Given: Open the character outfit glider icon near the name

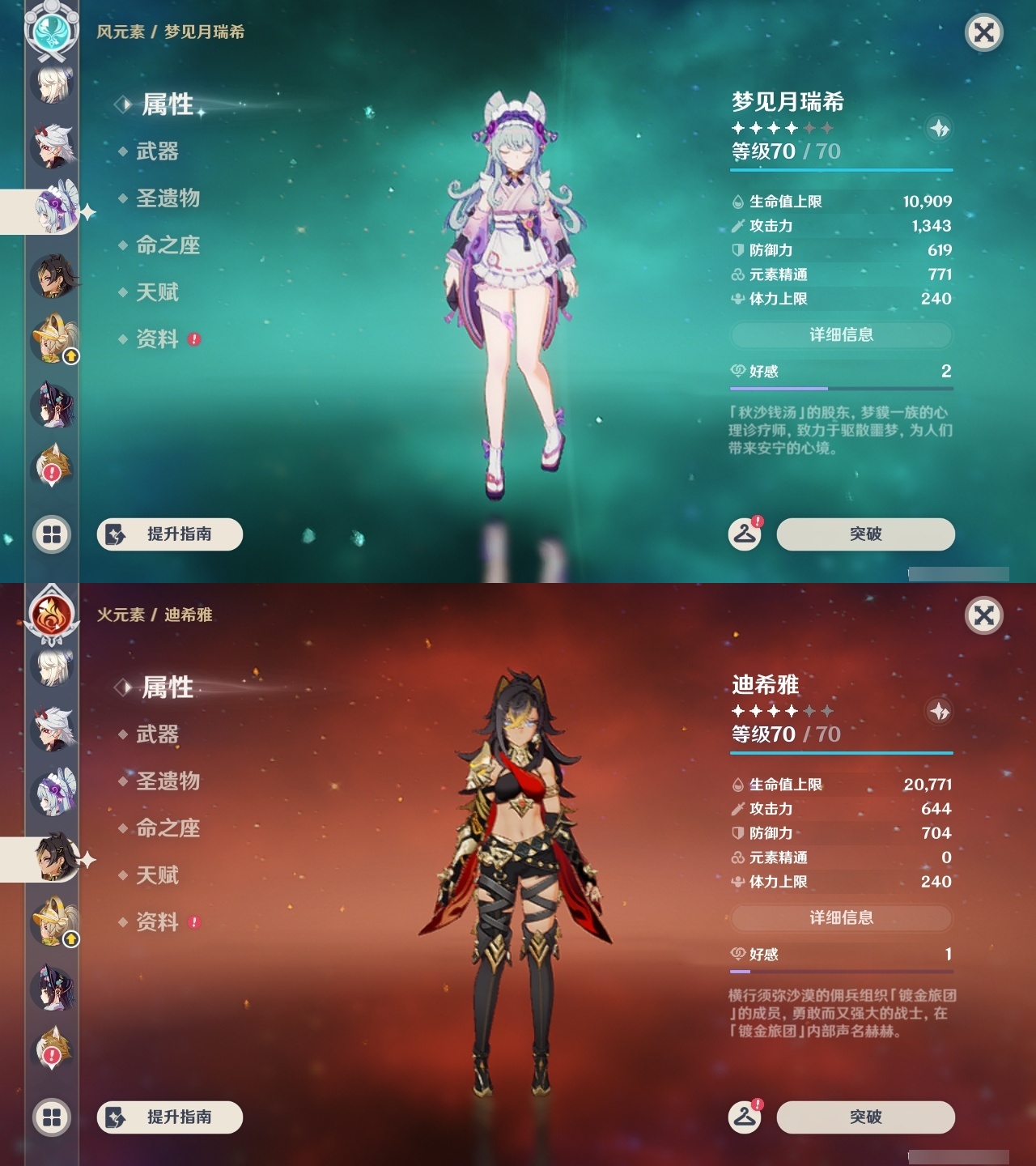Looking at the screenshot, I should coord(939,127).
